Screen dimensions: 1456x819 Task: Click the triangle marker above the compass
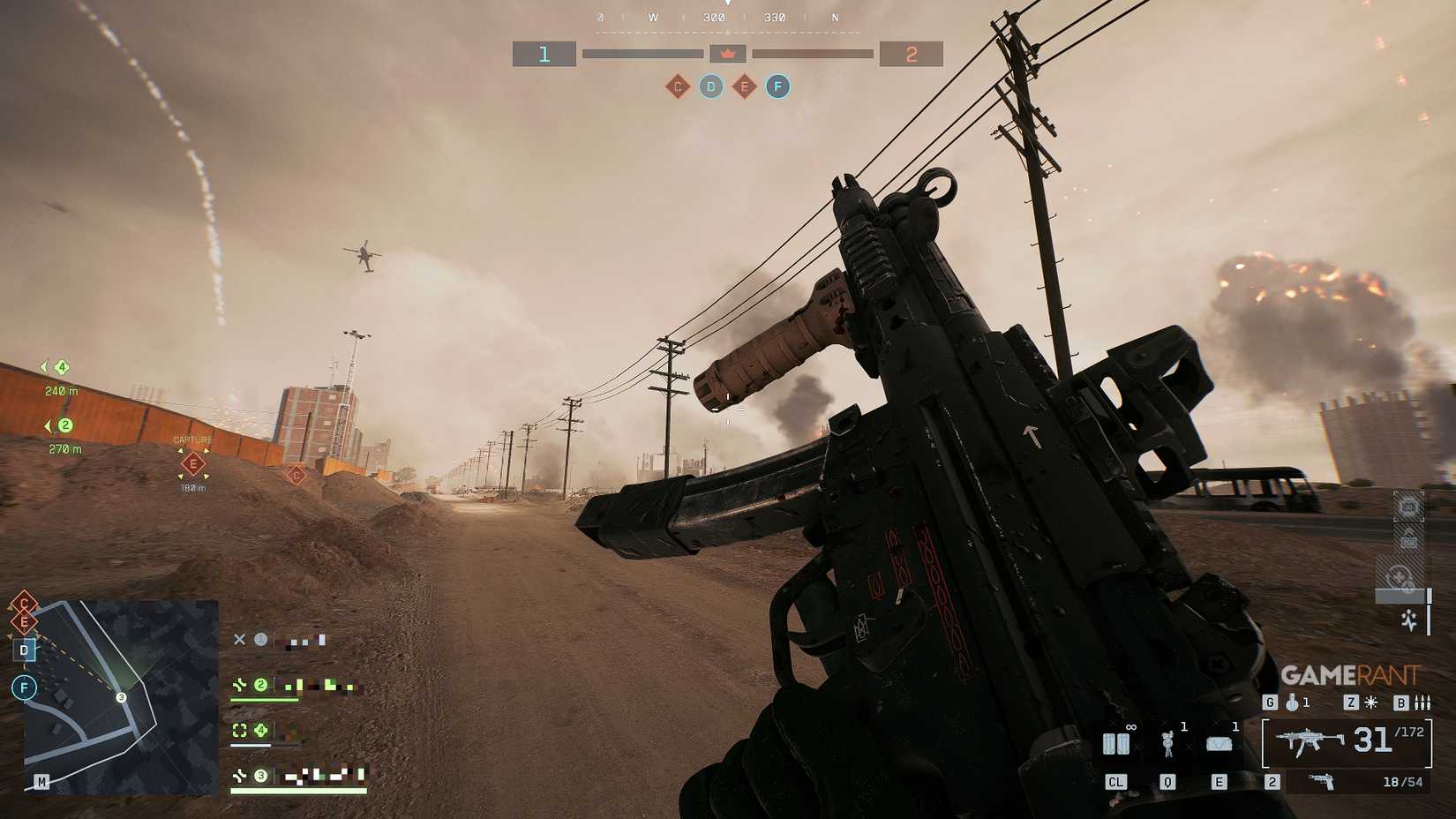pyautogui.click(x=728, y=4)
